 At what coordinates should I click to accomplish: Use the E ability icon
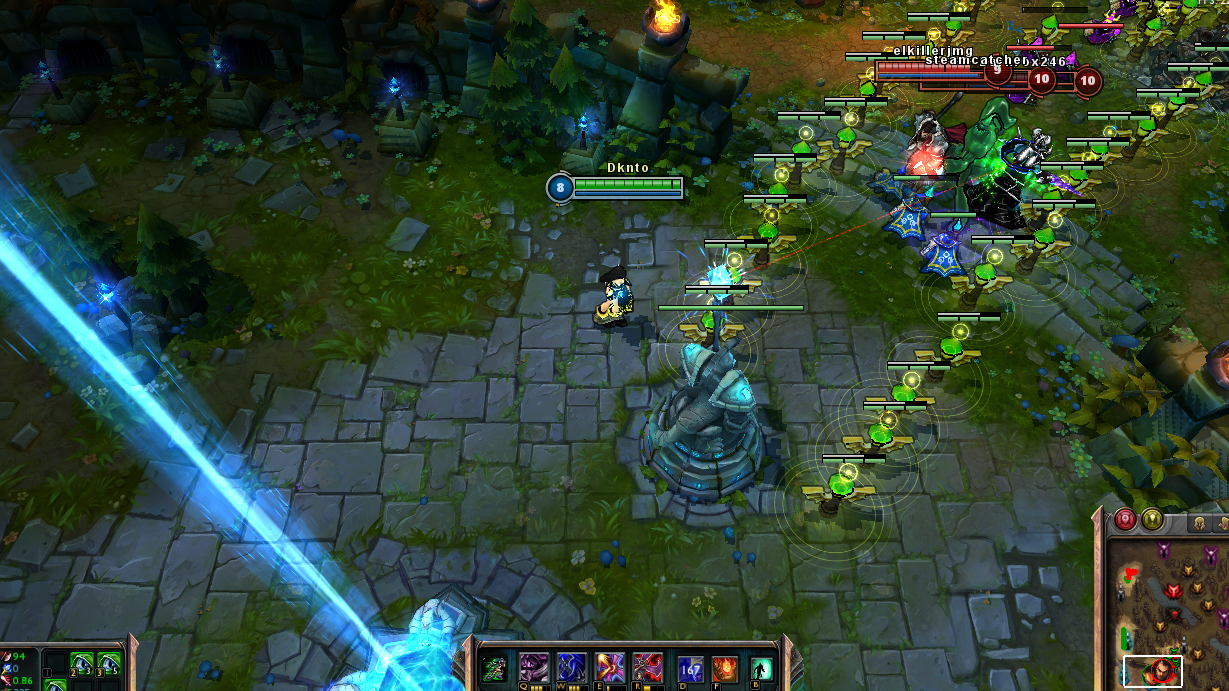610,667
